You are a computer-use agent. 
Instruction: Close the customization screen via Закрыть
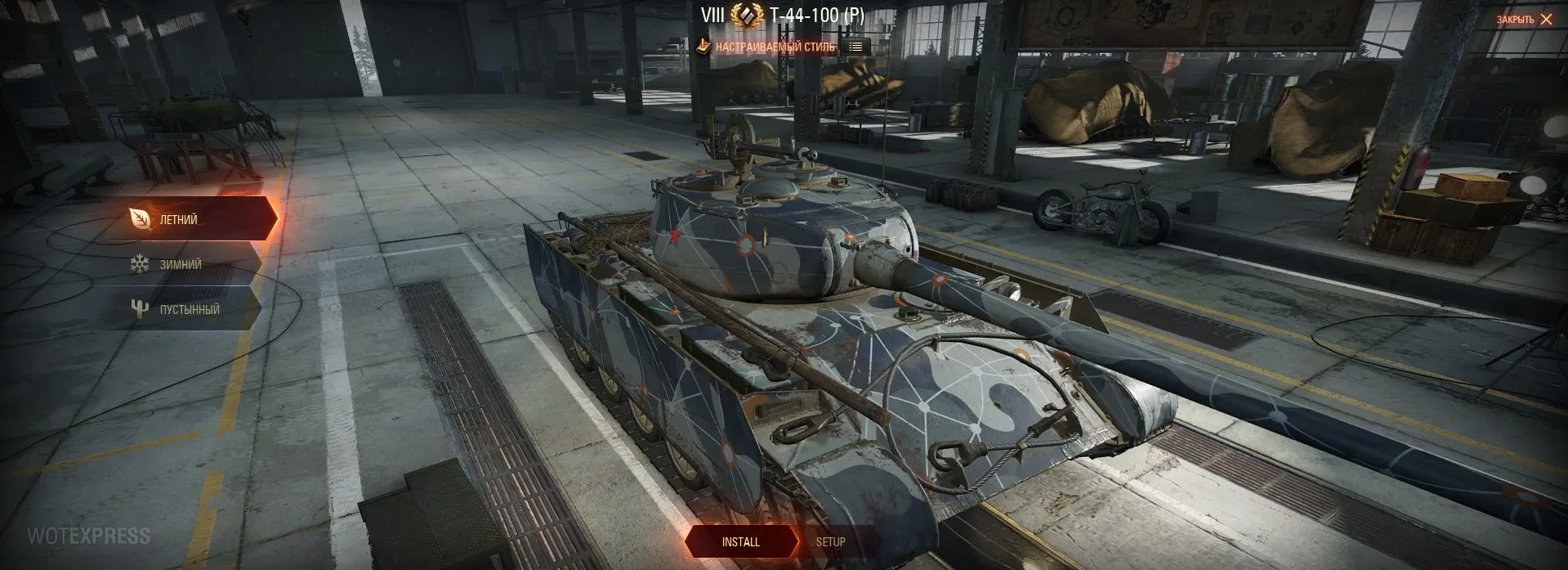coord(1524,20)
